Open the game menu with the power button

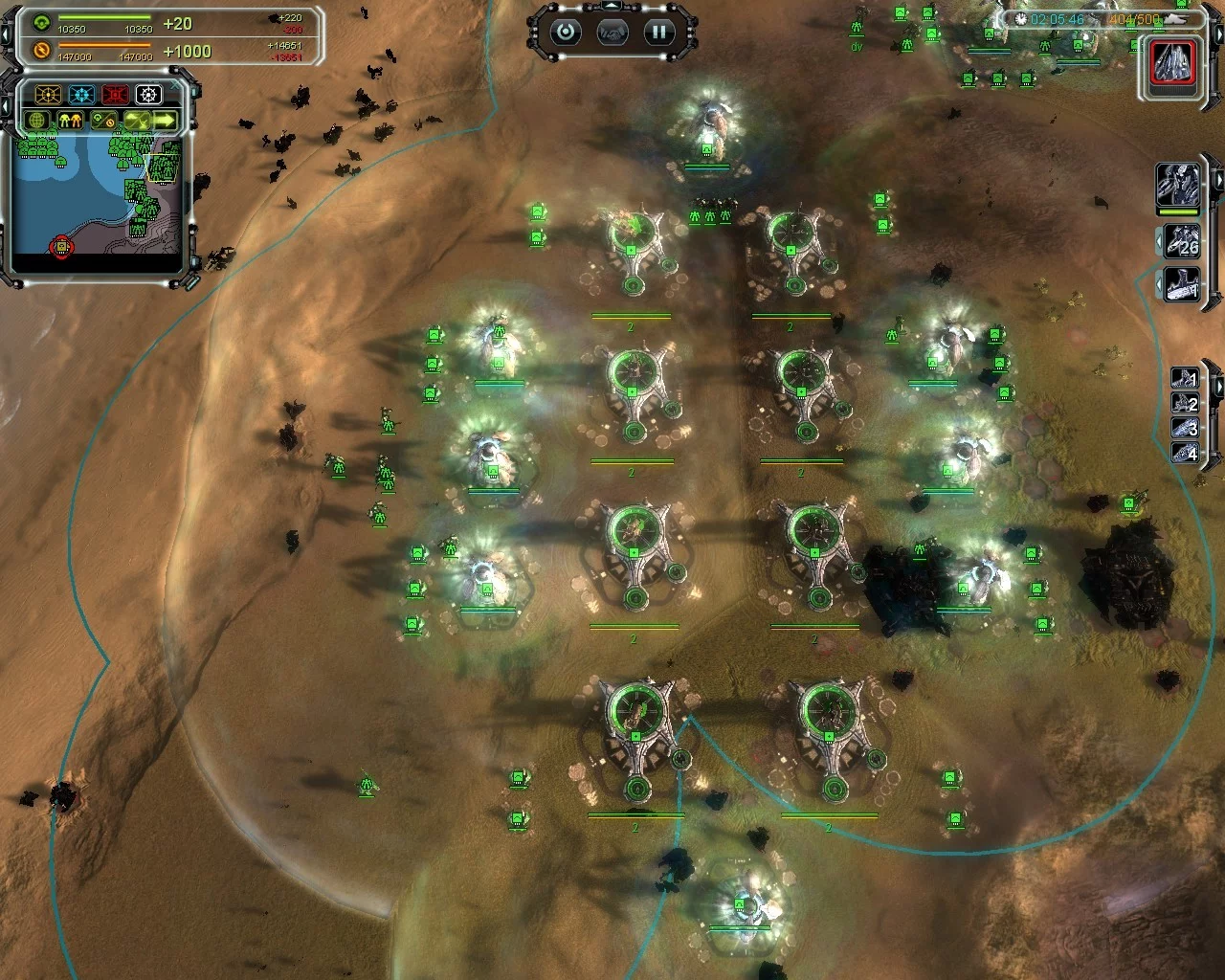pos(566,32)
